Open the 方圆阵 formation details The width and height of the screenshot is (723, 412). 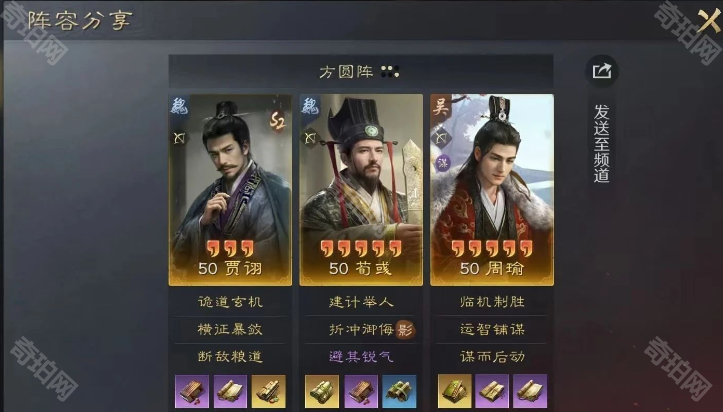coord(359,71)
